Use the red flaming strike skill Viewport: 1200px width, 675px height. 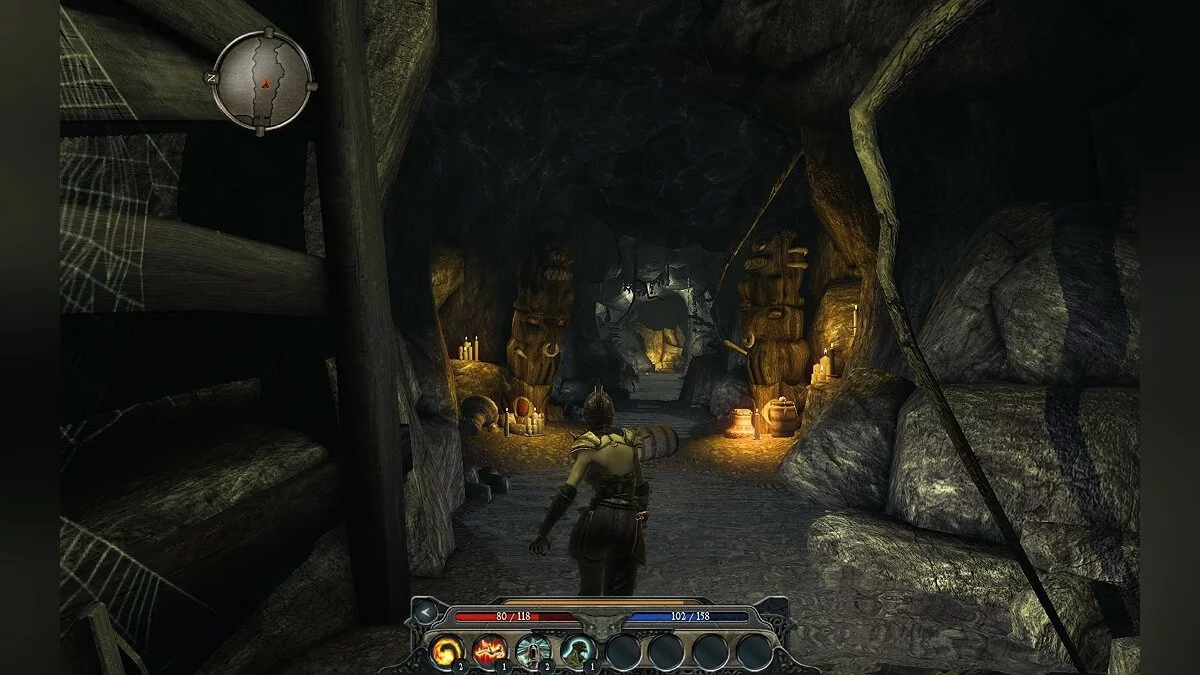pyautogui.click(x=490, y=651)
